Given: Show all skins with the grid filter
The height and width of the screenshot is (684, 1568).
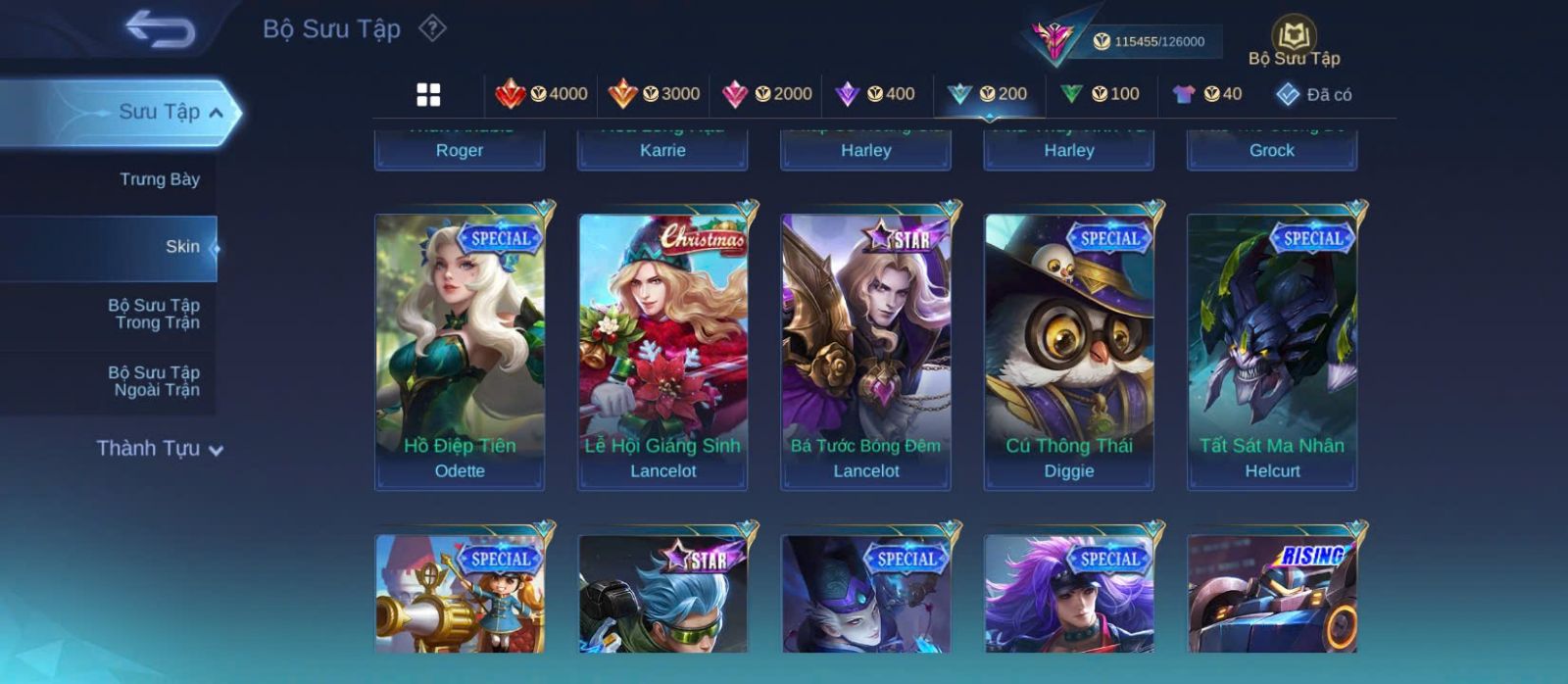Looking at the screenshot, I should point(428,94).
